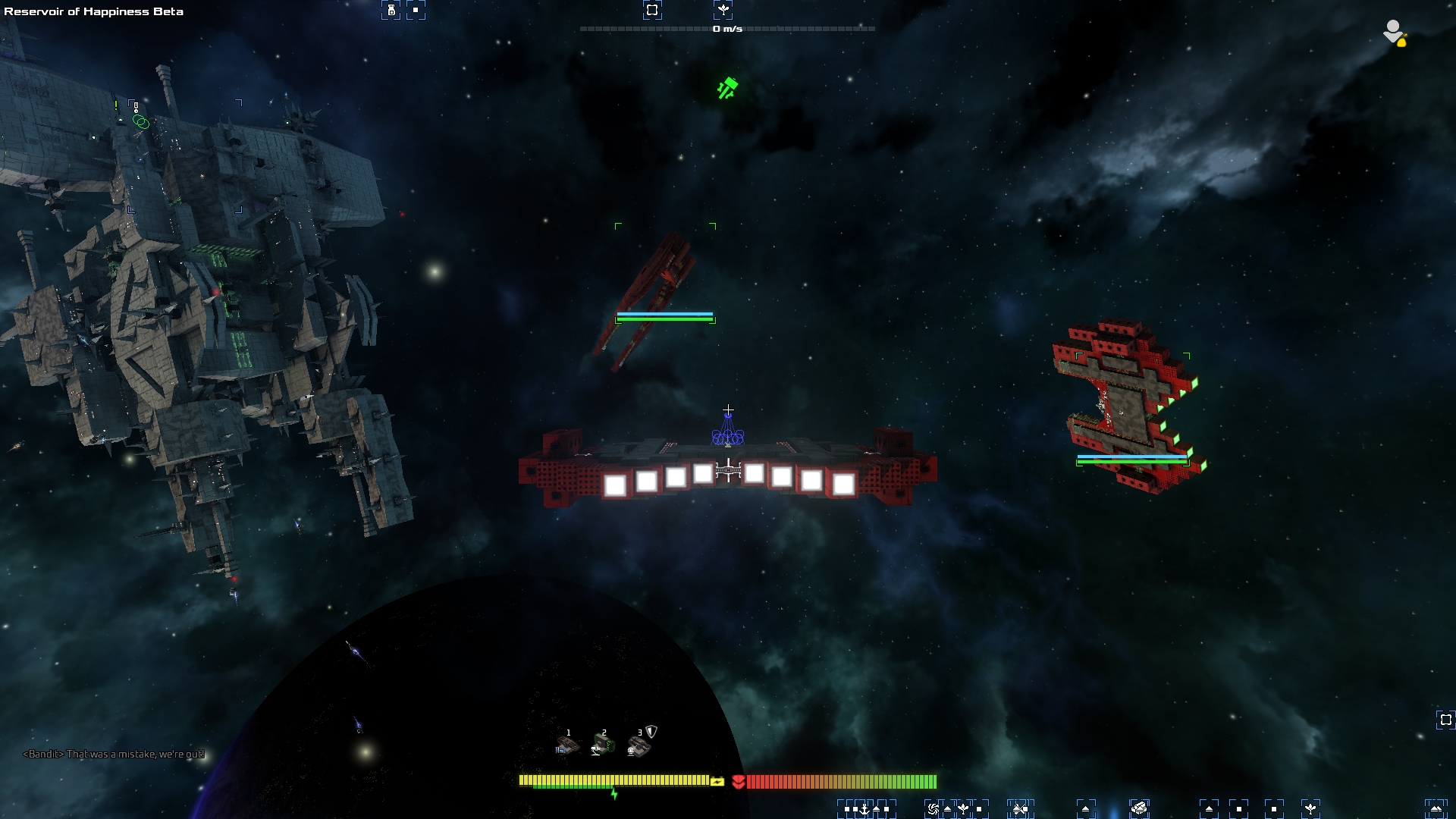
Task: Select the stacked-blocks navigation marker
Action: point(1138,809)
